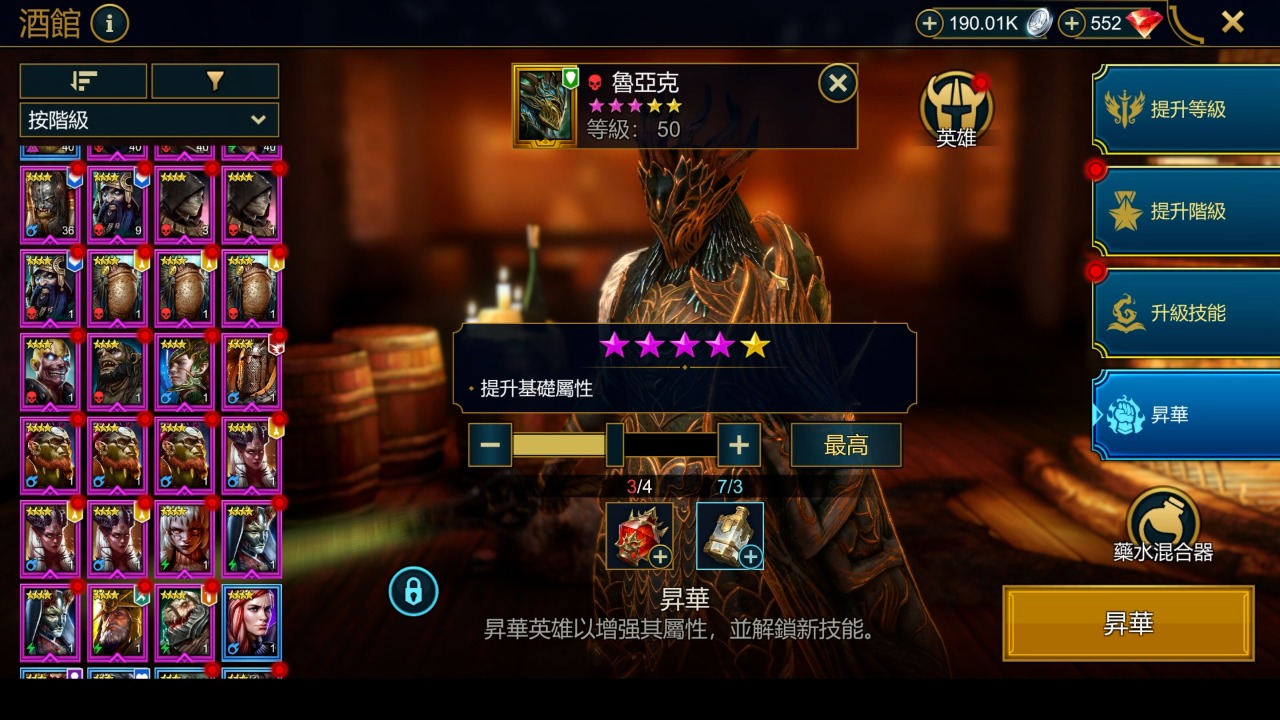This screenshot has width=1280, height=720.
Task: Dismiss the selected champion 魯亞克 panel
Action: [837, 85]
